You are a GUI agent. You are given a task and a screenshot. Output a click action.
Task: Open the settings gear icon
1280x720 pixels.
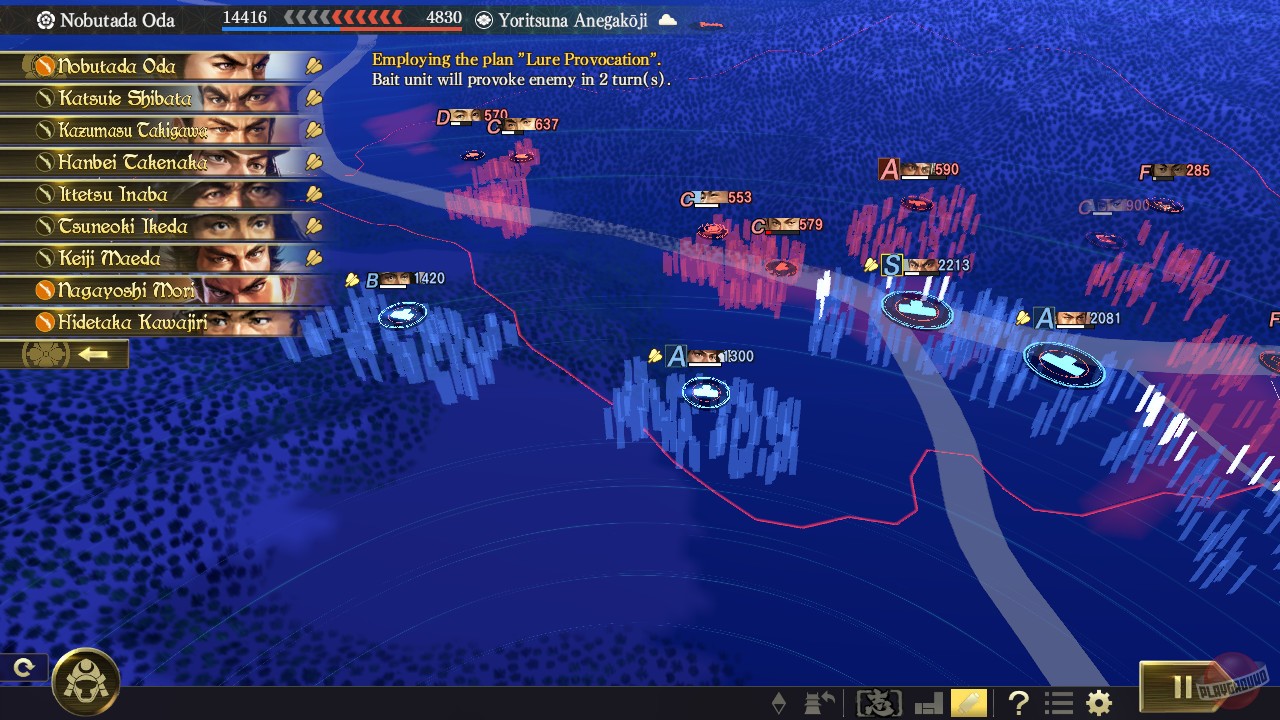(x=1097, y=703)
